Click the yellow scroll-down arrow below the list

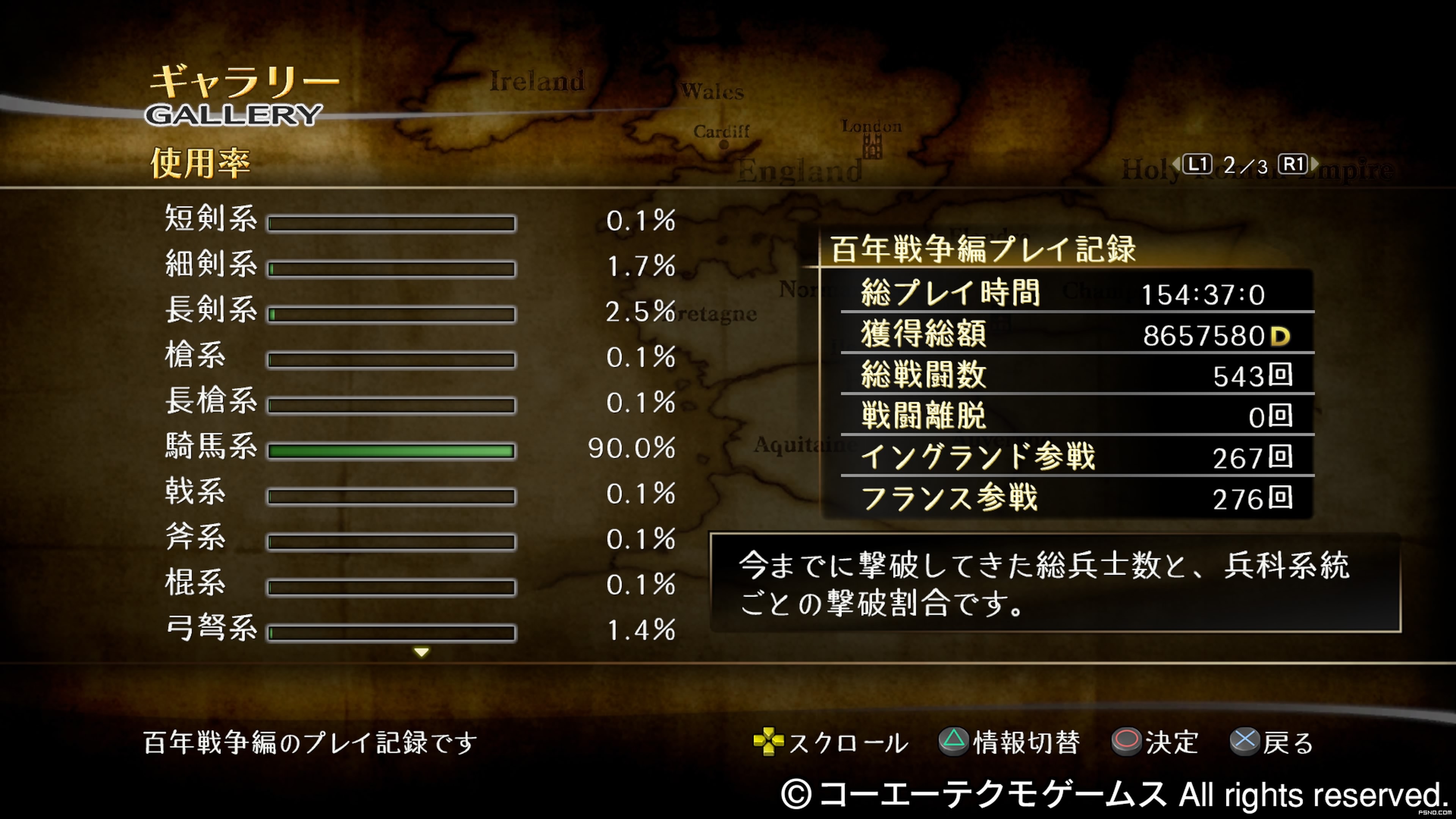[x=421, y=653]
